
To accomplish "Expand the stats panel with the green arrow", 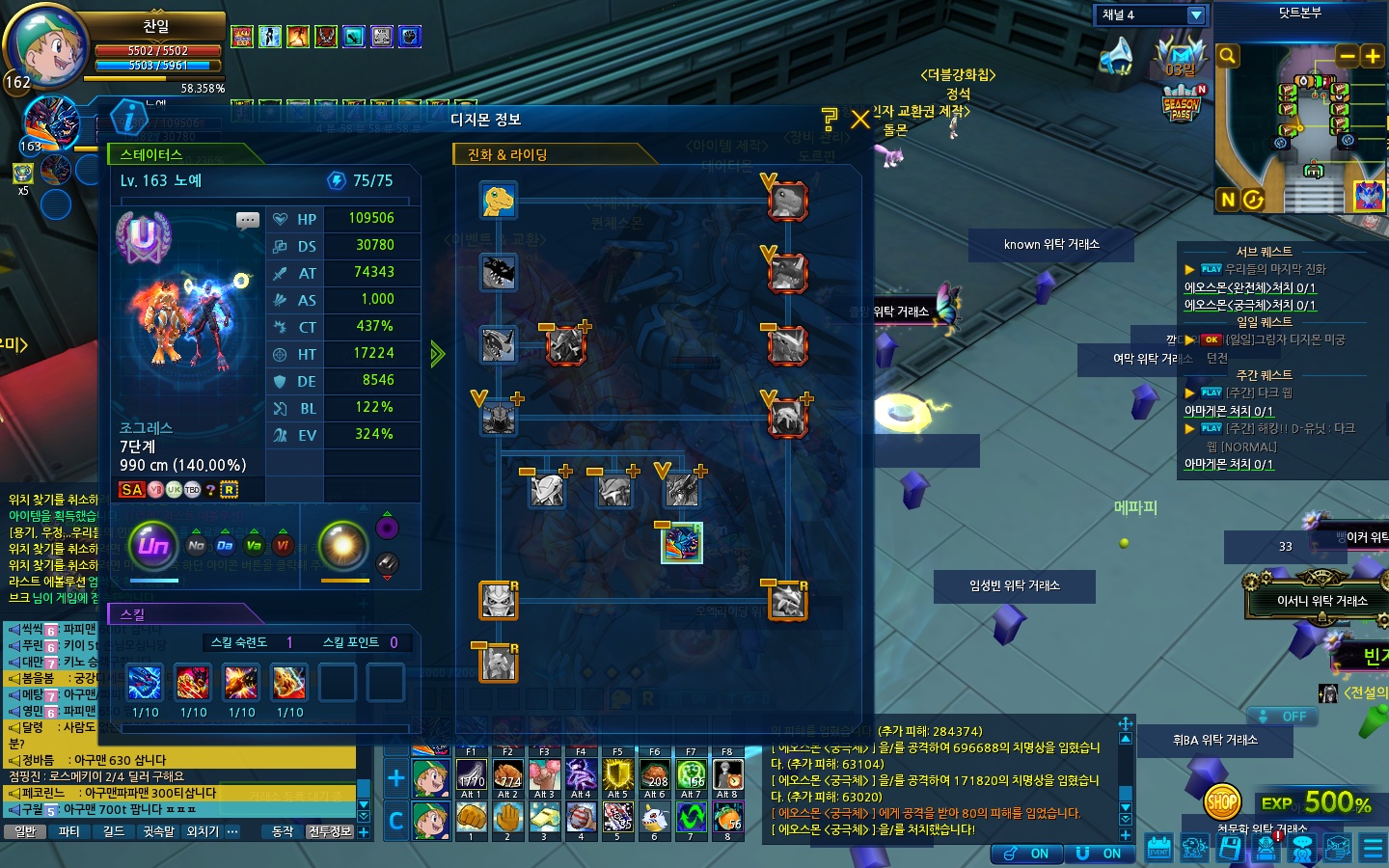I will coord(438,354).
